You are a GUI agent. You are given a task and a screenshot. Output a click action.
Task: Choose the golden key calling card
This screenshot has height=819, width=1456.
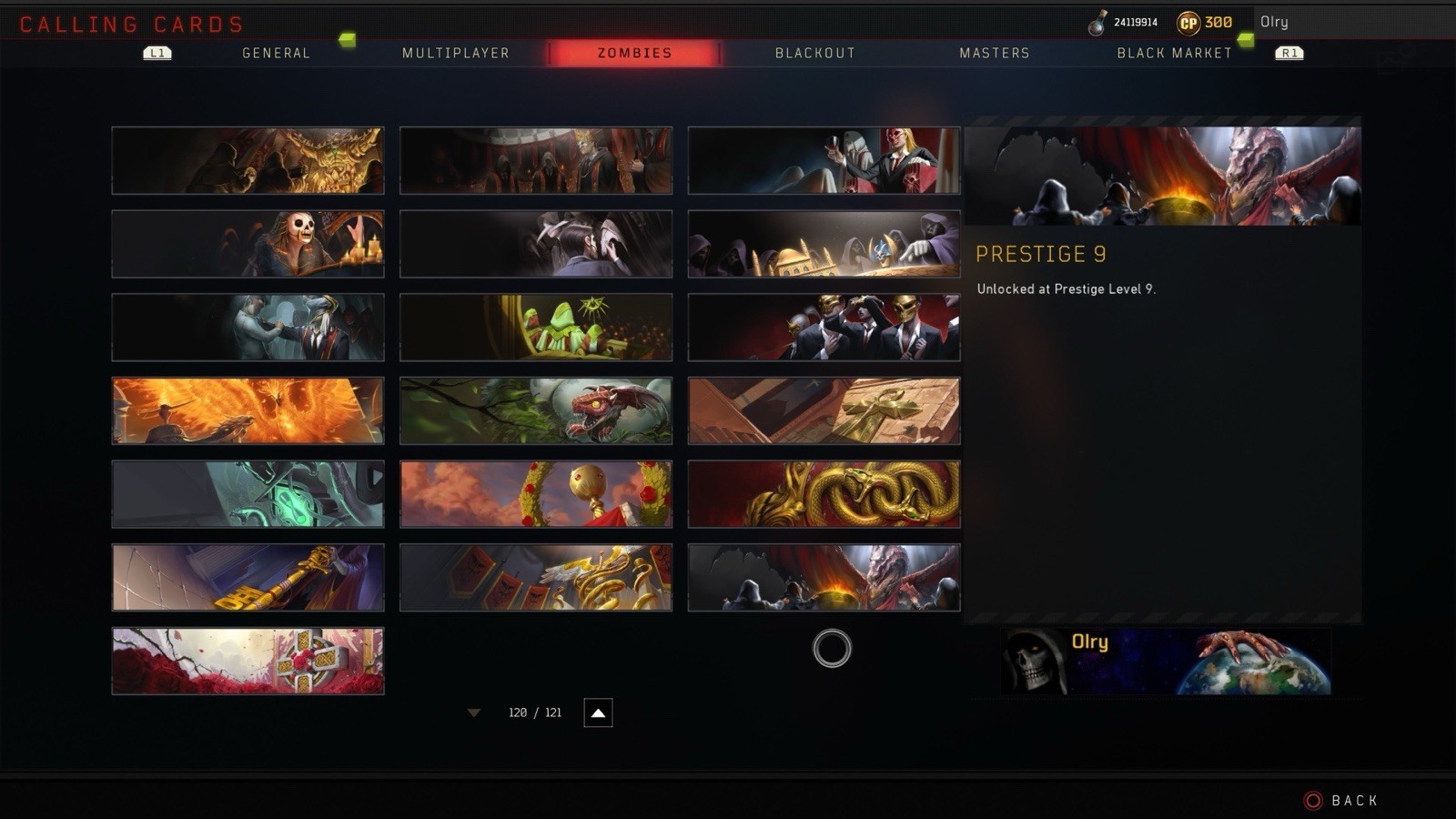[248, 577]
